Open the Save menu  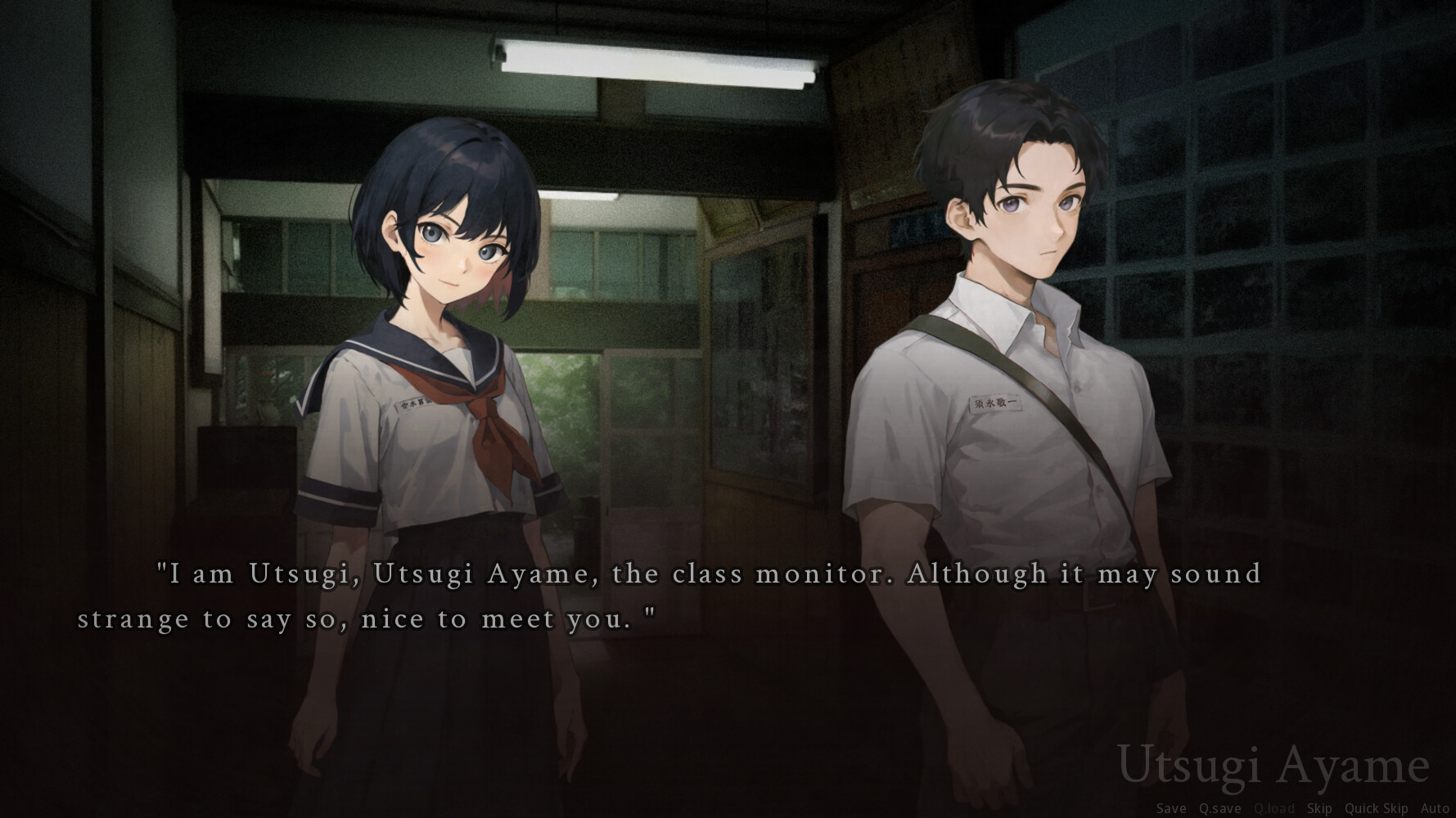tap(1170, 808)
